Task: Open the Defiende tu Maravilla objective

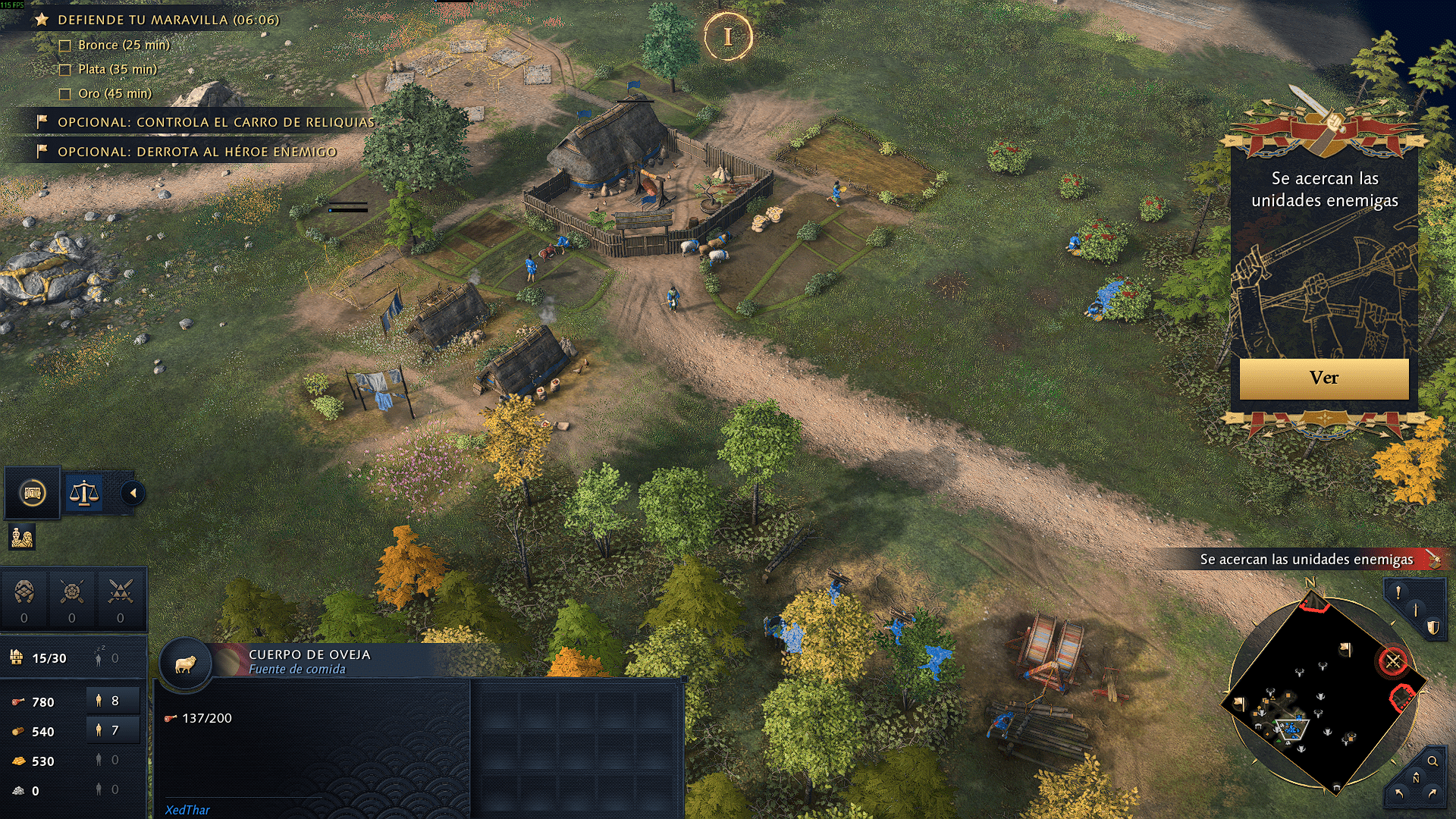Action: tap(168, 20)
